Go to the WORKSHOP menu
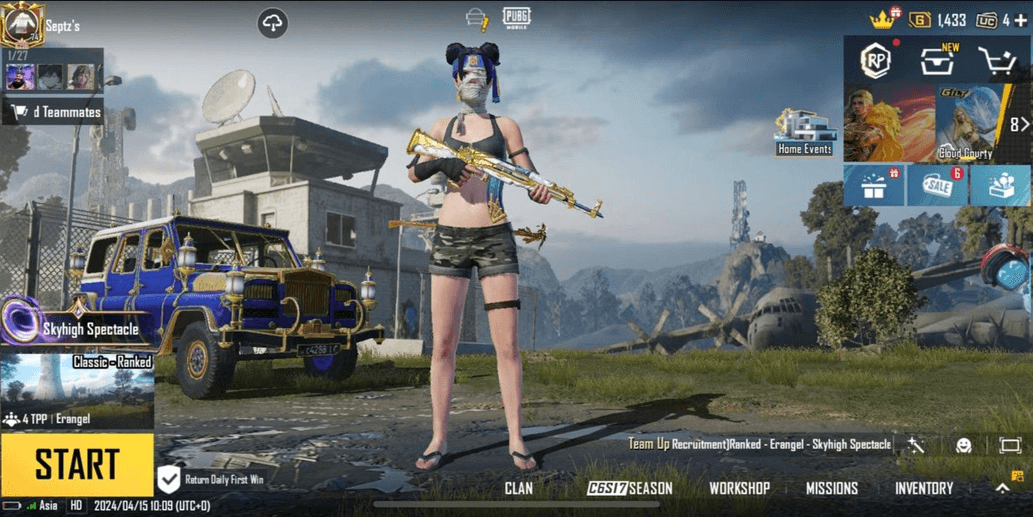Image resolution: width=1033 pixels, height=517 pixels. [739, 488]
